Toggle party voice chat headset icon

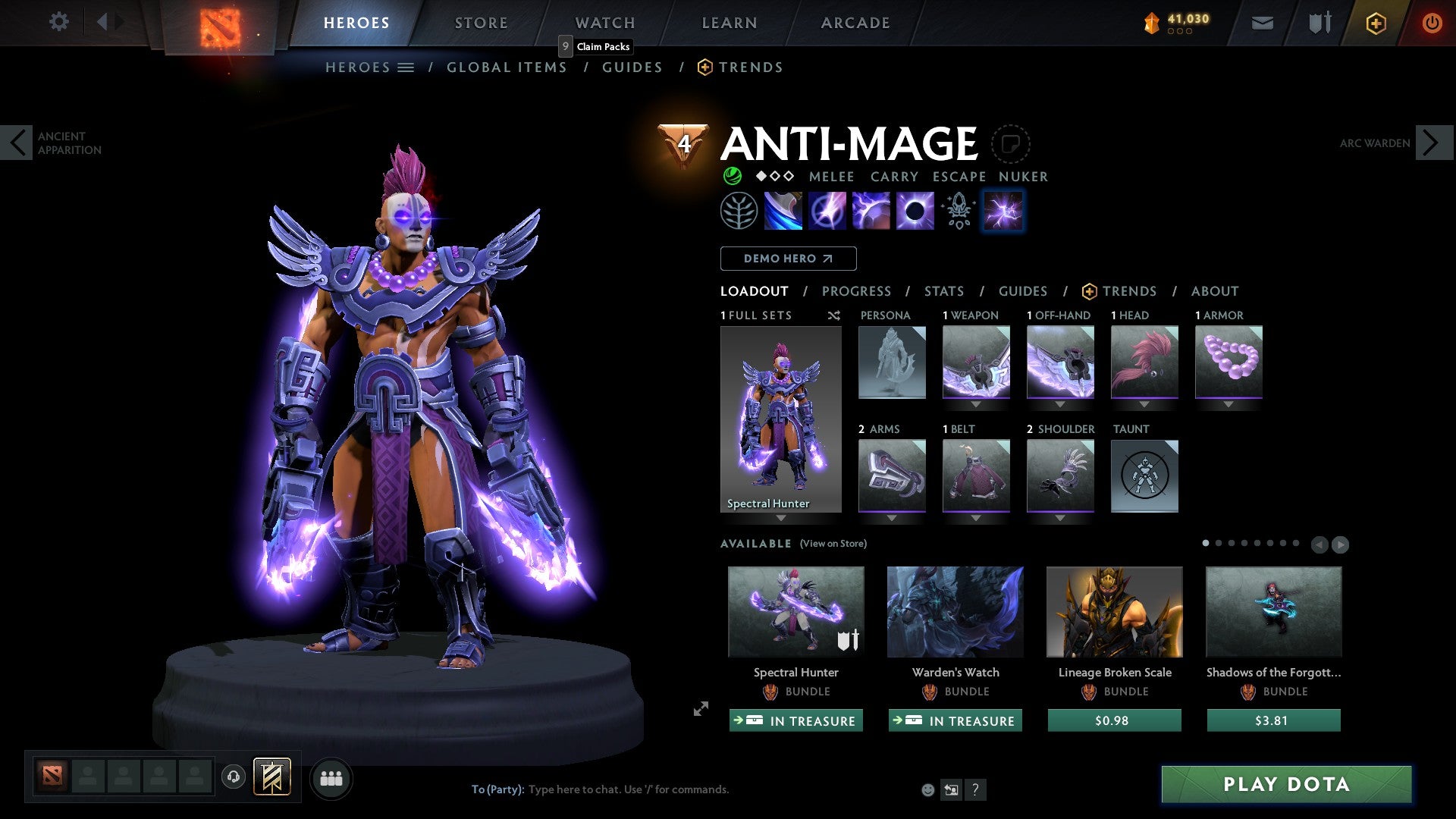234,778
